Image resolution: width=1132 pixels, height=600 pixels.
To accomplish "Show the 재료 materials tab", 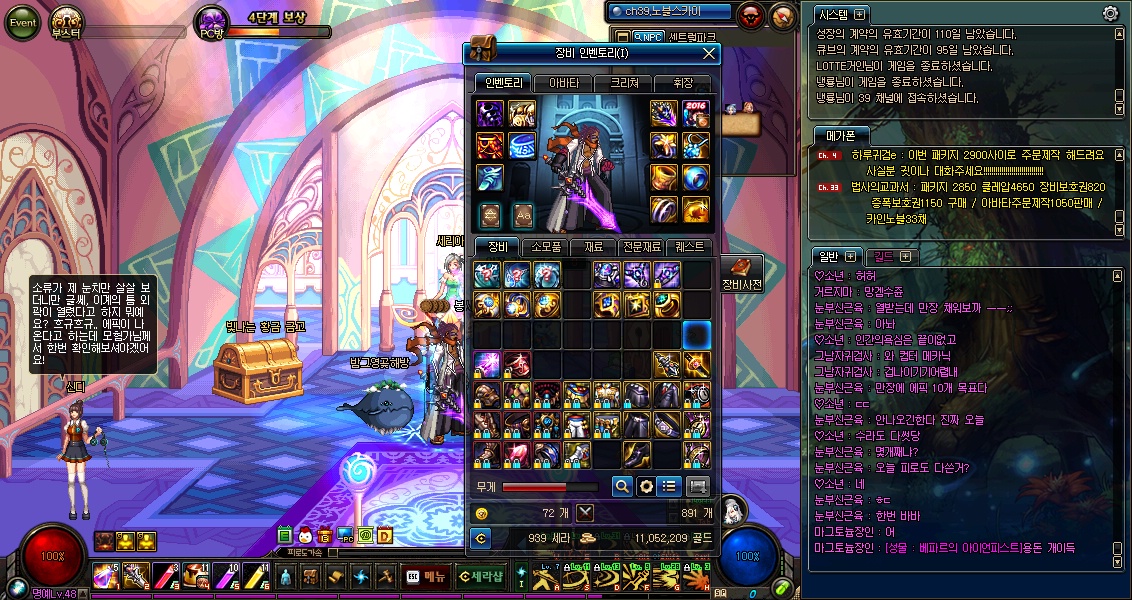I will (x=594, y=247).
